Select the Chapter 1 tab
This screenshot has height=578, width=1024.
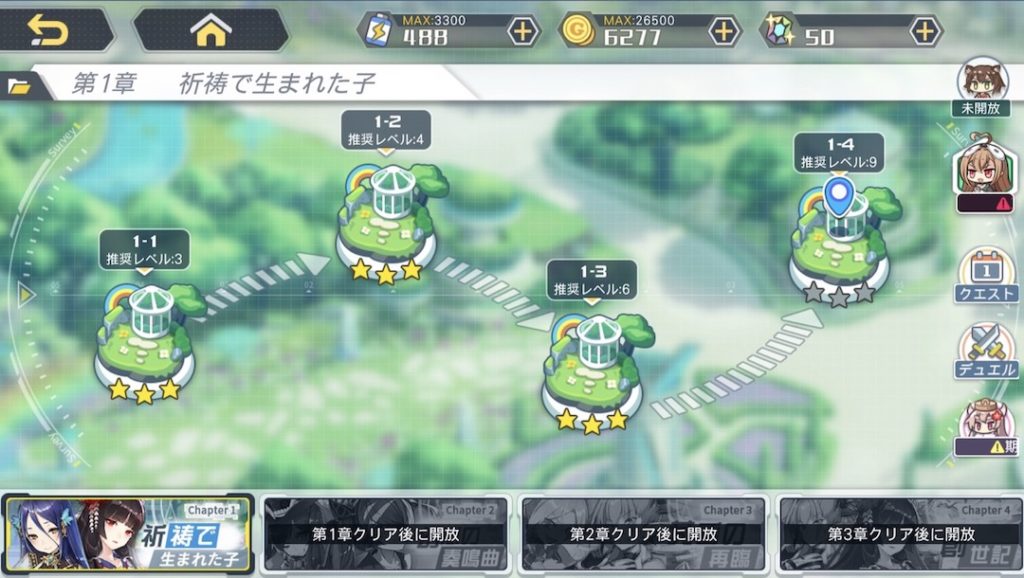coord(128,534)
